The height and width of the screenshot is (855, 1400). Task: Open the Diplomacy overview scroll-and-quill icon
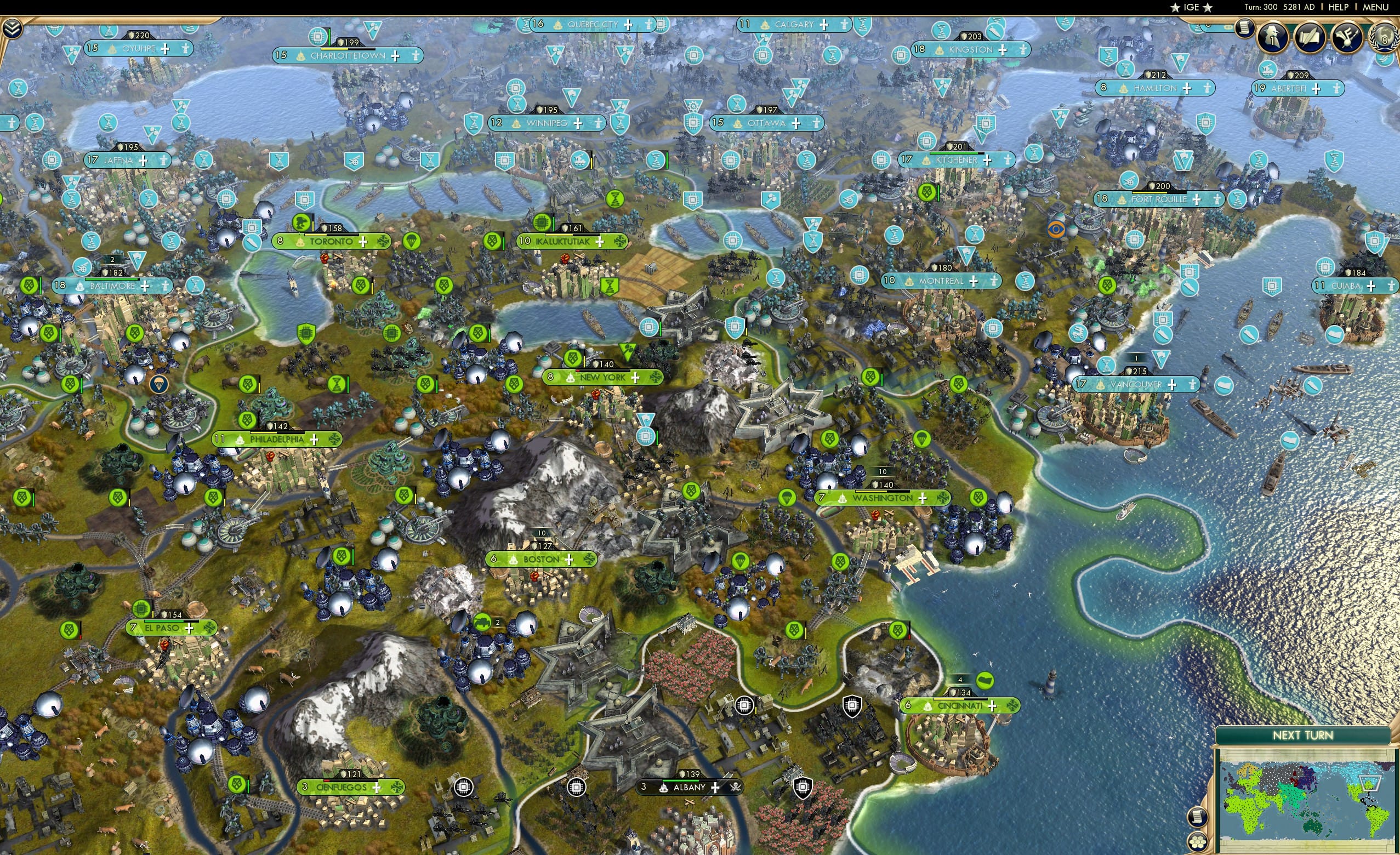pos(1310,37)
